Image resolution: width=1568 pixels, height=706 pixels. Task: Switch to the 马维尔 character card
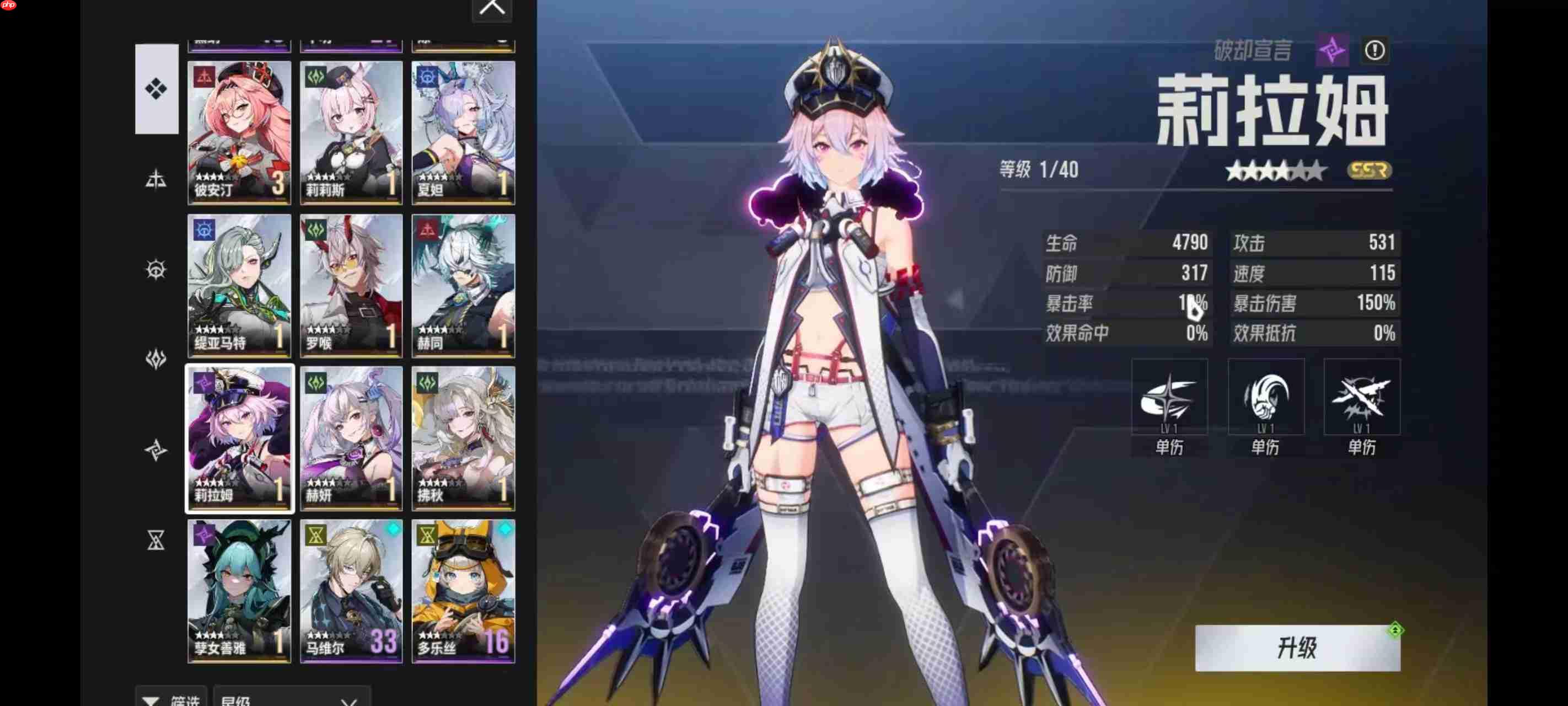[x=351, y=591]
